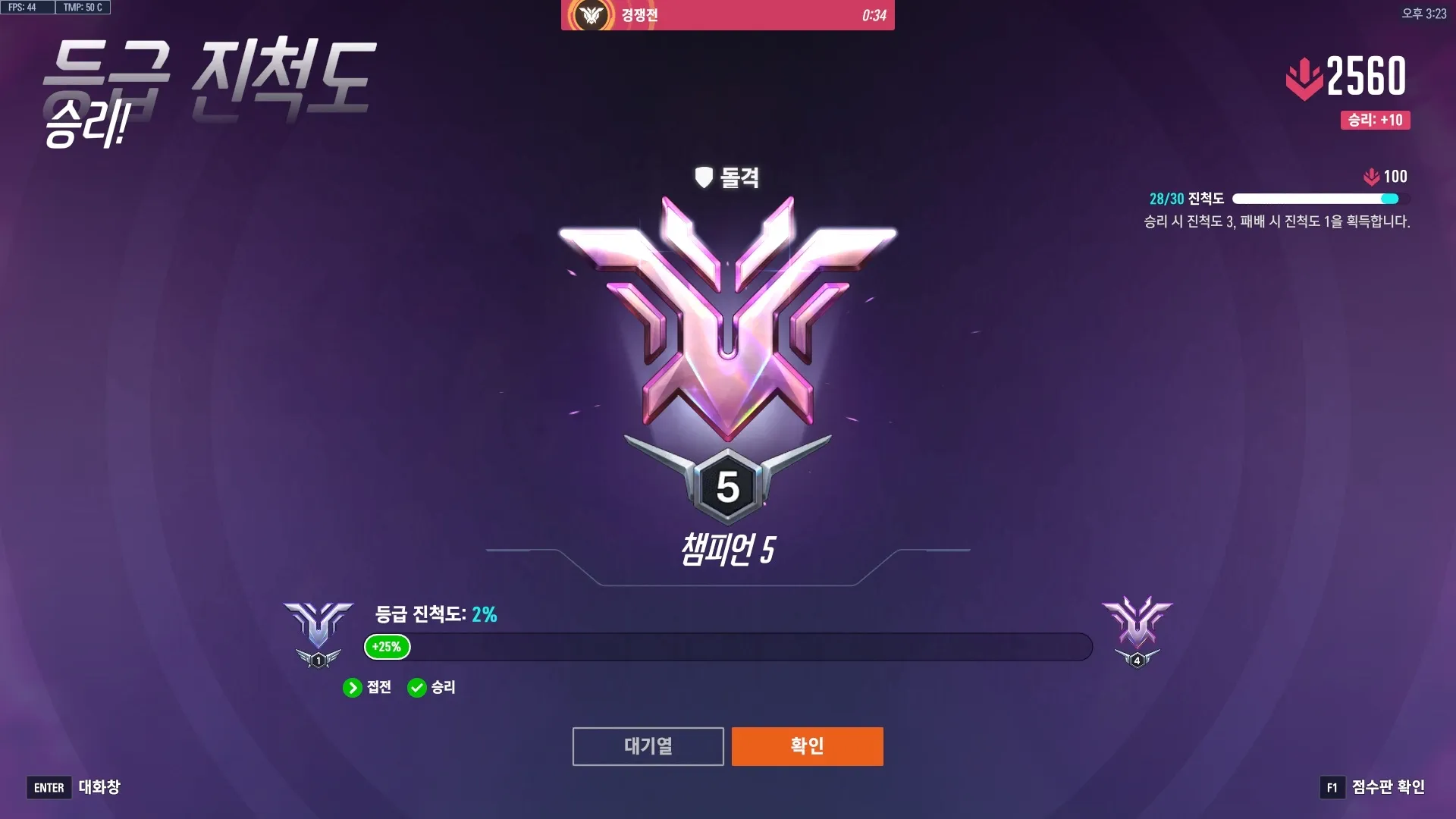Screen dimensions: 1456x819
Task: Click the 승리: +10 reward tag
Action: [x=1373, y=119]
